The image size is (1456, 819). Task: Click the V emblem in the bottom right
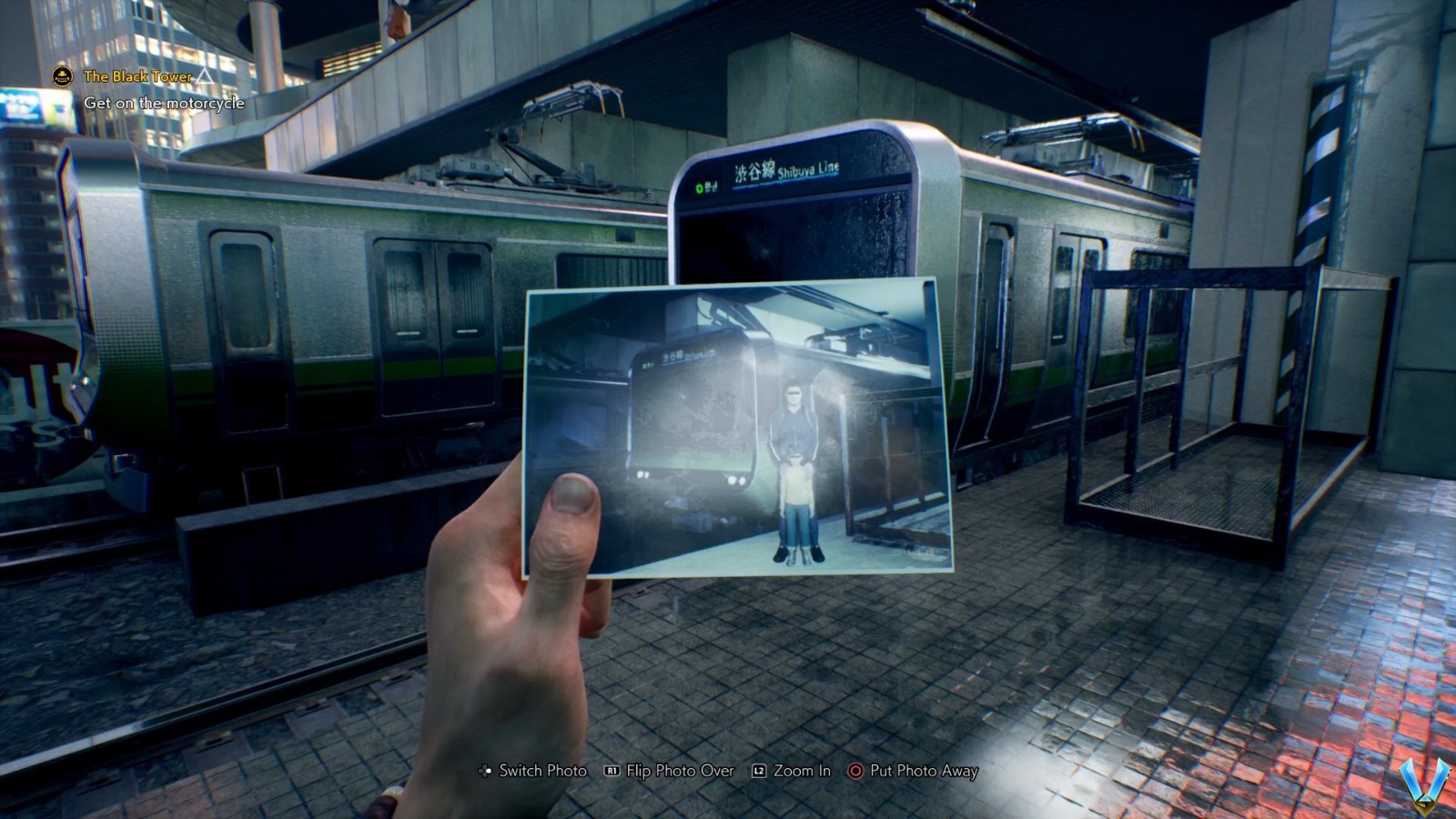tap(1422, 784)
